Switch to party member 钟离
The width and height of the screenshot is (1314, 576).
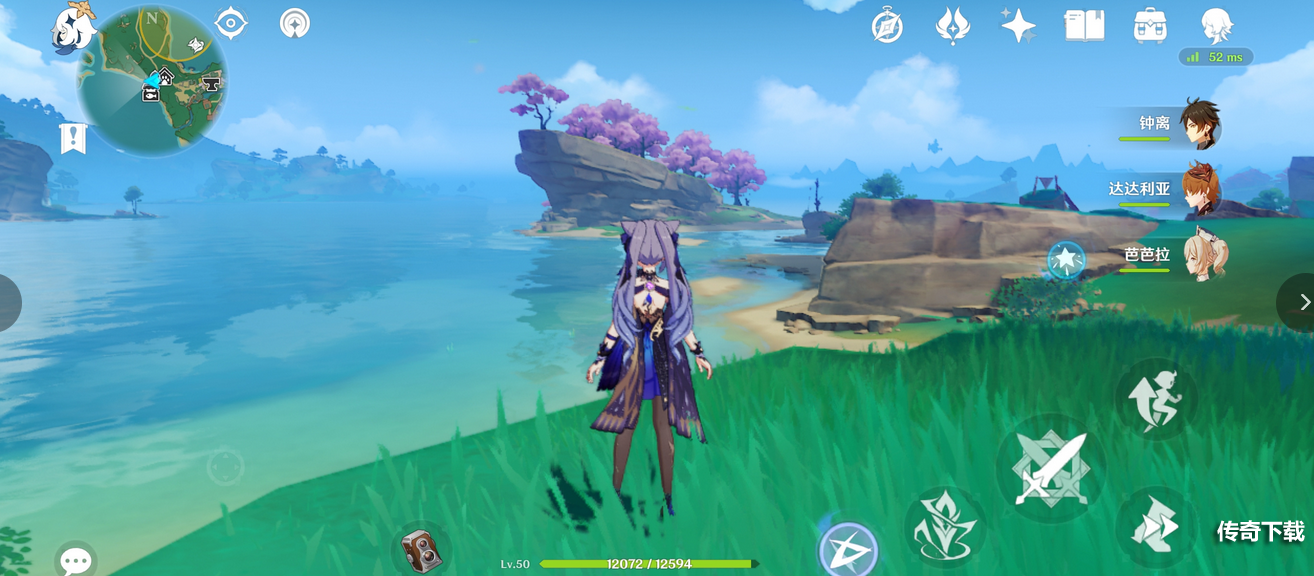[1198, 124]
